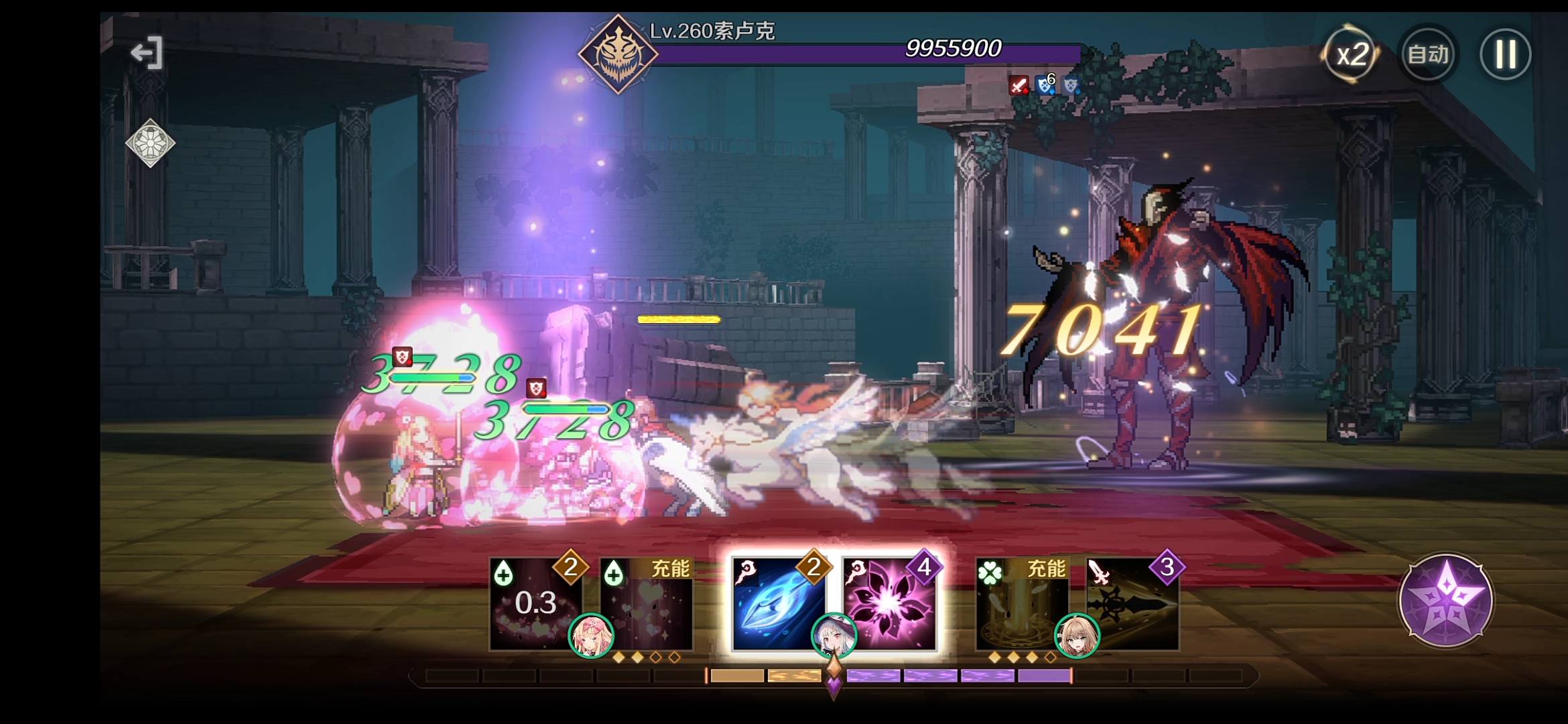Select the pink-haired healer portrait
This screenshot has width=1568, height=724.
pos(591,635)
